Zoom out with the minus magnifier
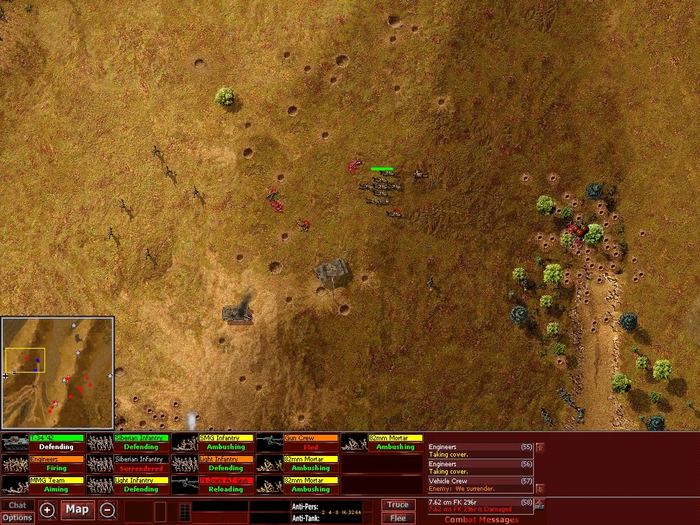Viewport: 700px width, 525px height. pyautogui.click(x=107, y=510)
